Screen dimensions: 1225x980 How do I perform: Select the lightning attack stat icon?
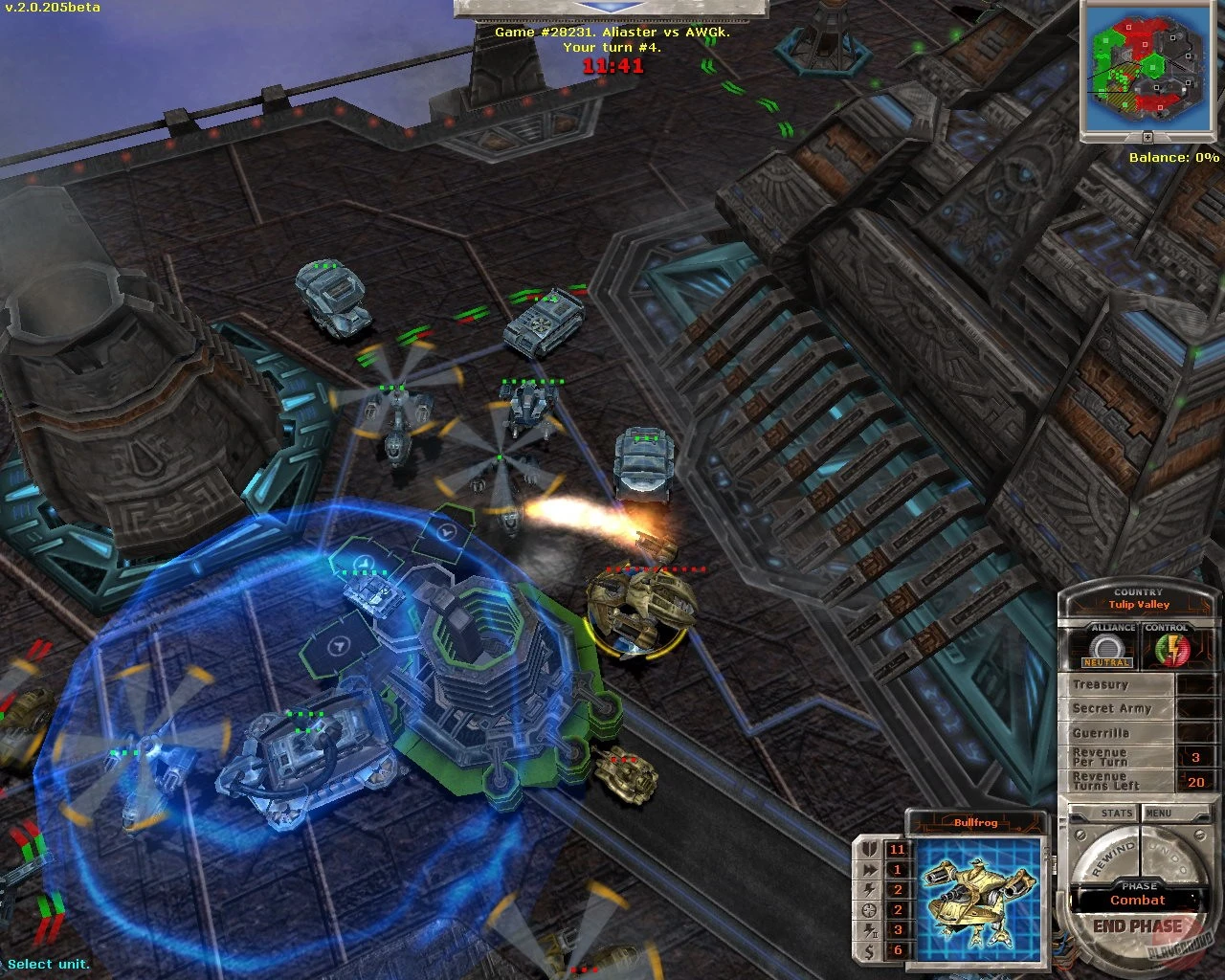870,889
